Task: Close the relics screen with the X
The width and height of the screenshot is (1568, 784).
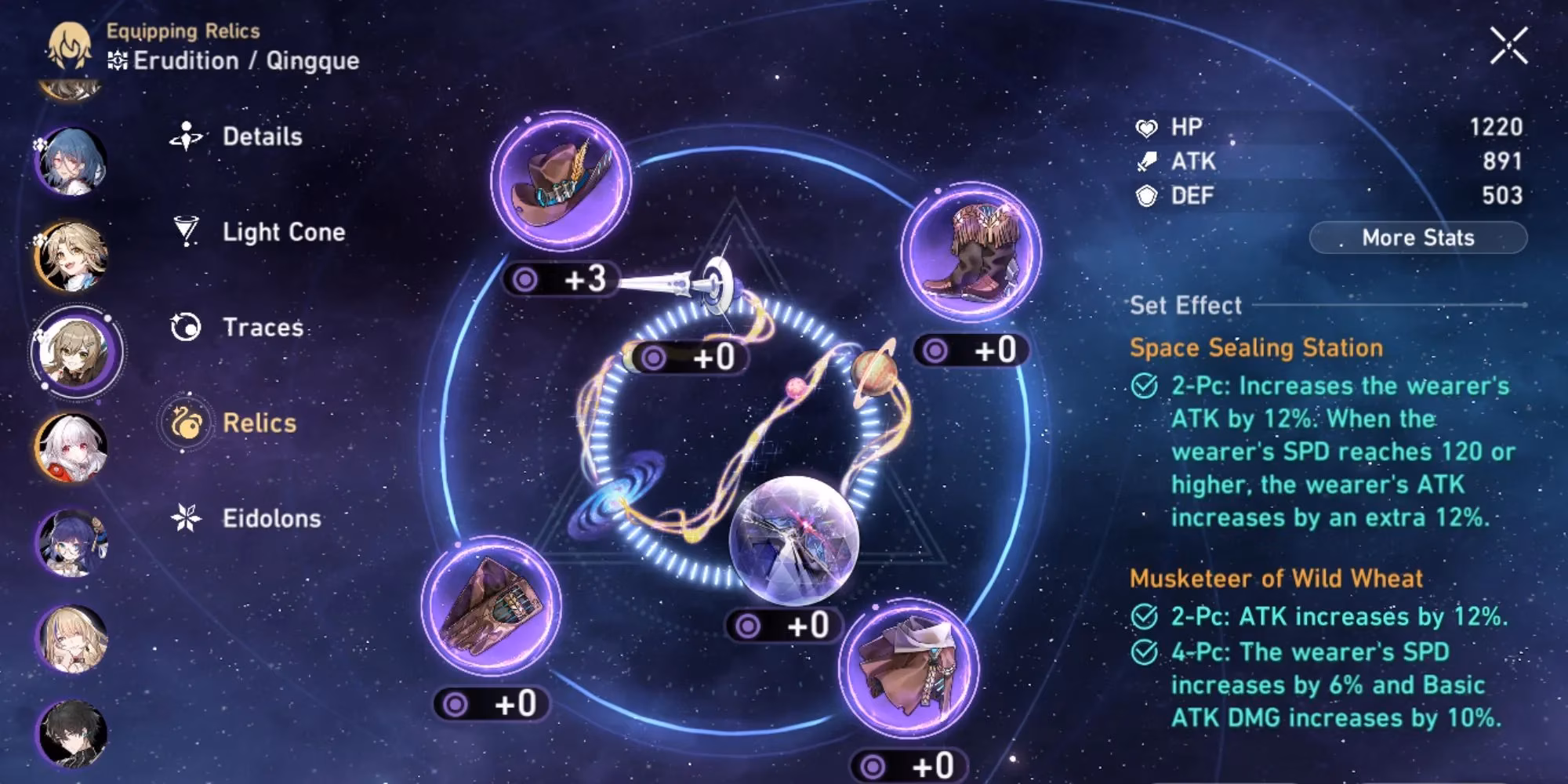Action: (x=1509, y=45)
